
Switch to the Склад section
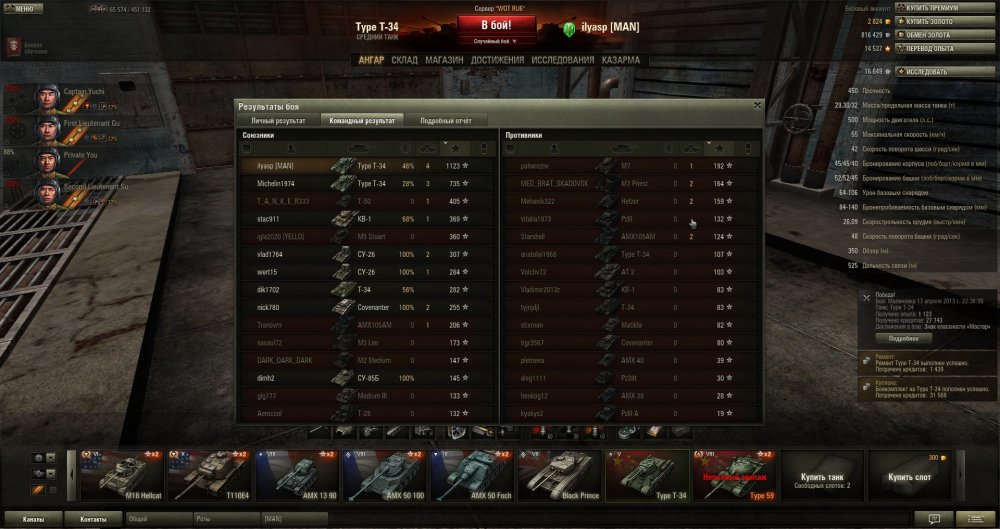[x=404, y=60]
